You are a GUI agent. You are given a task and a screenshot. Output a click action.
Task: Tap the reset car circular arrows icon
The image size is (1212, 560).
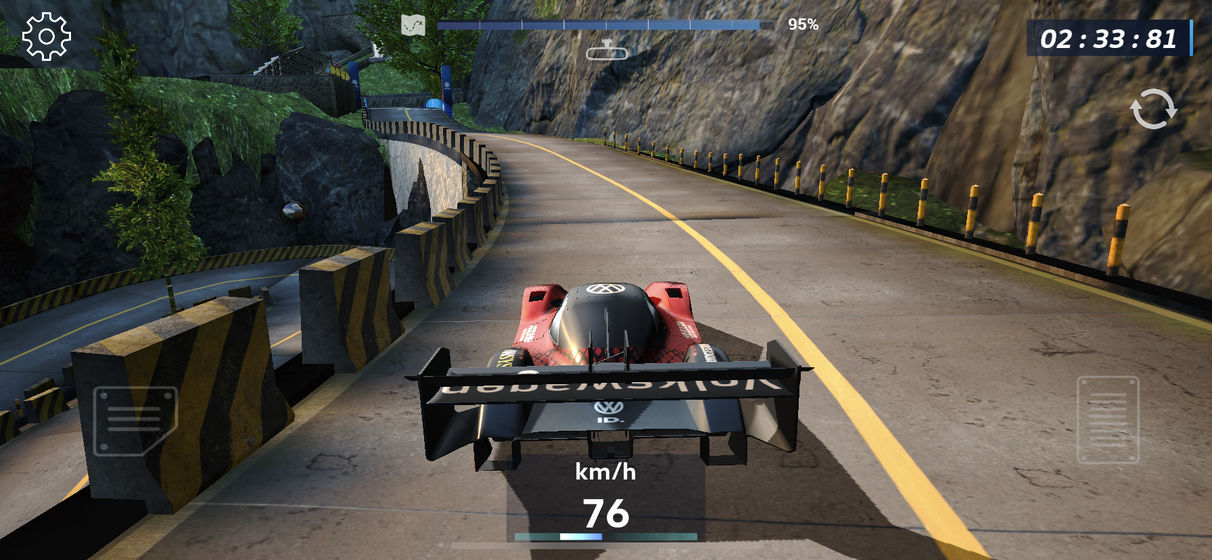pos(1153,109)
